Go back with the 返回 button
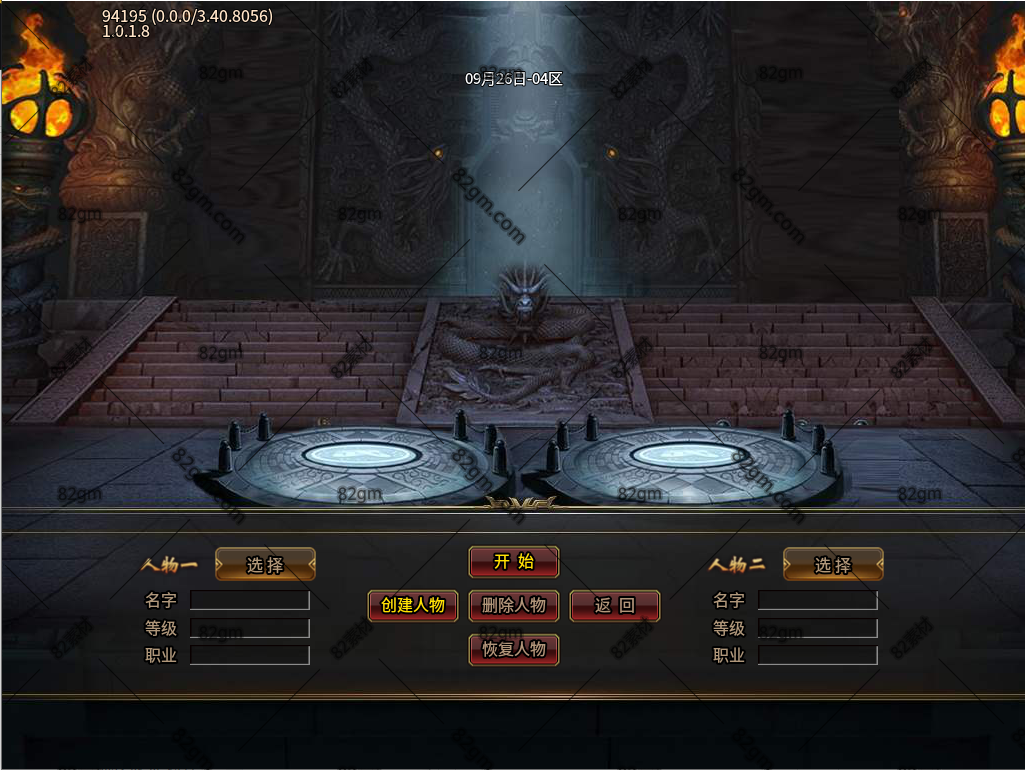Image resolution: width=1025 pixels, height=770 pixels. tap(615, 605)
